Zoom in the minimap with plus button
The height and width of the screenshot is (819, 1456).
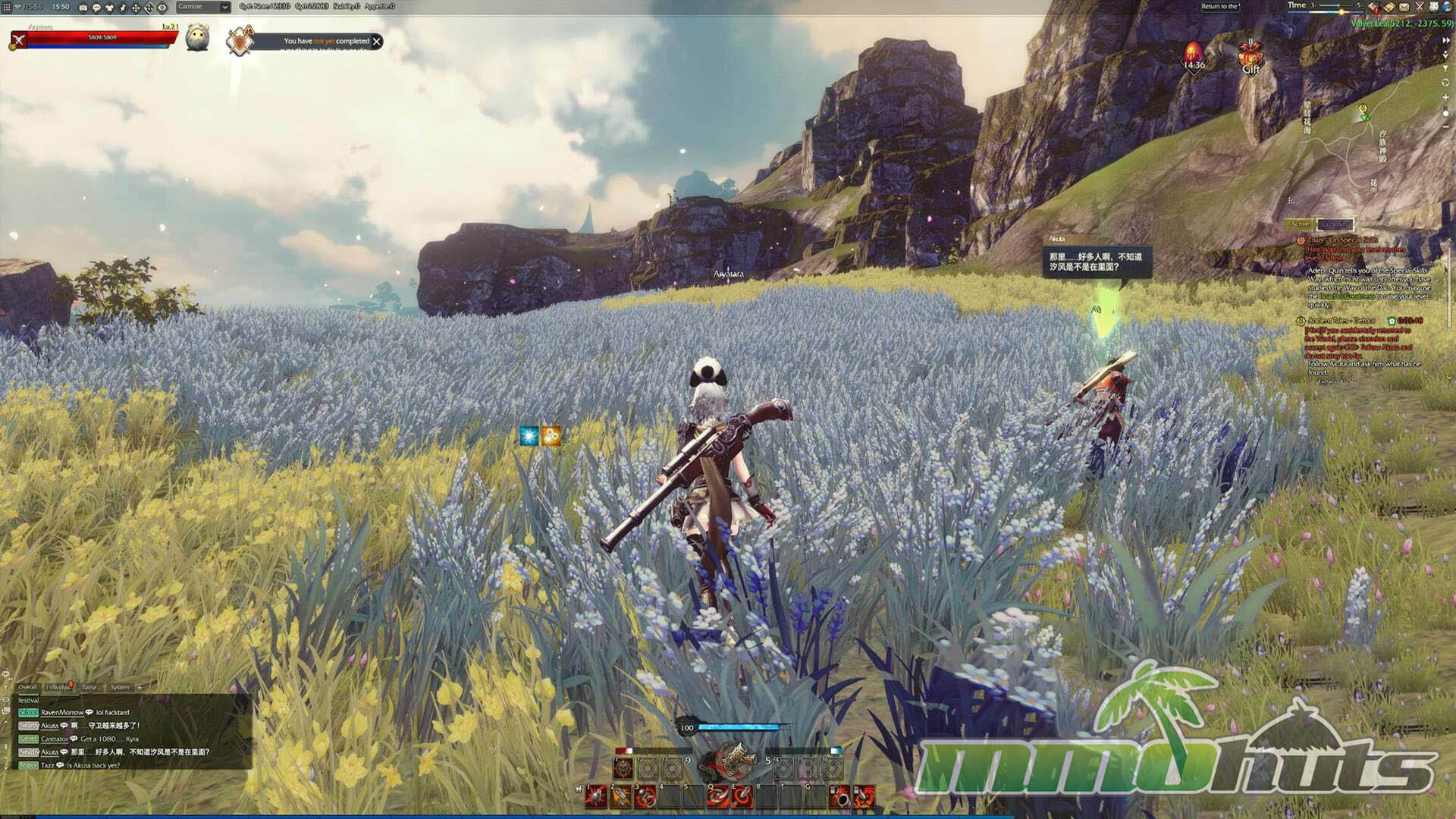pos(1445,98)
